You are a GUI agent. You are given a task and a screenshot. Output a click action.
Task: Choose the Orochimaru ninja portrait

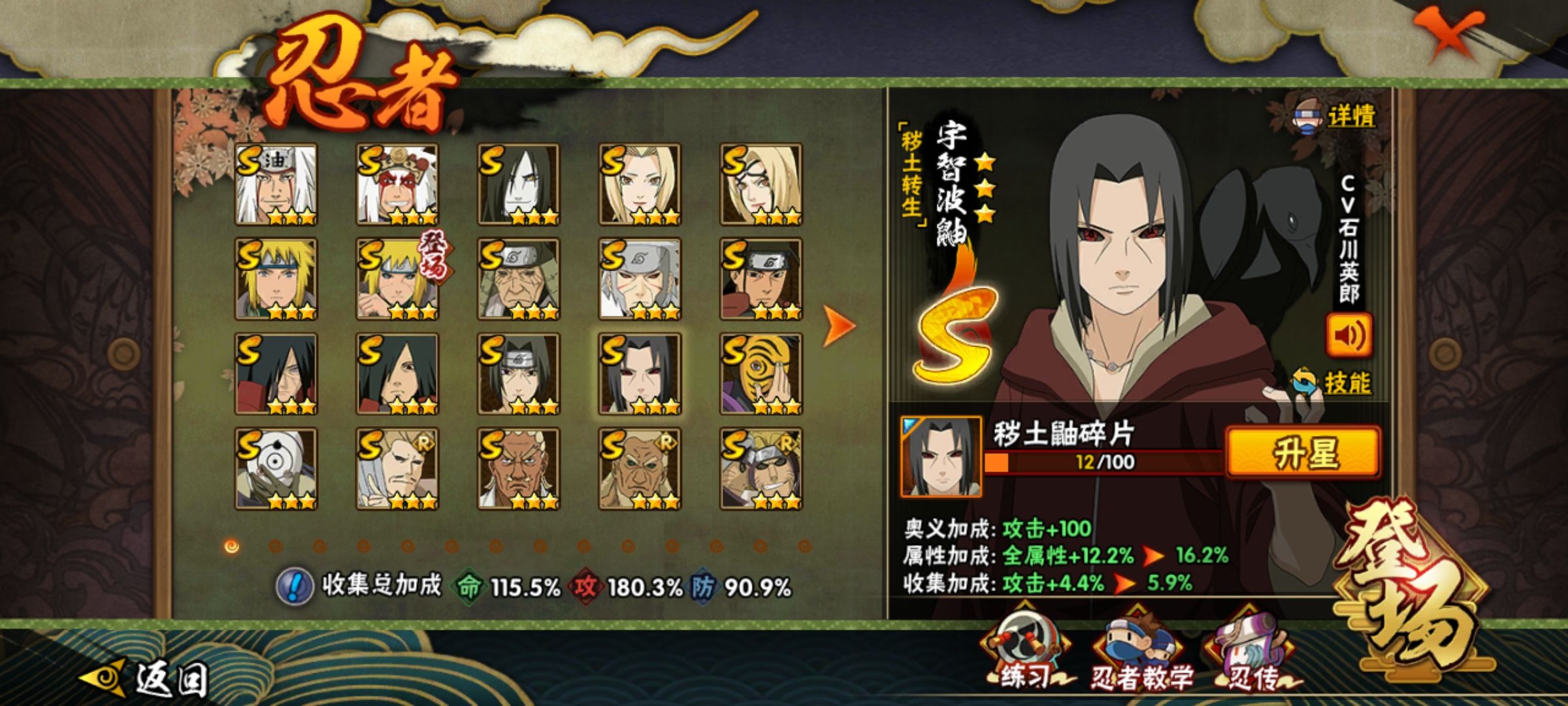(519, 184)
